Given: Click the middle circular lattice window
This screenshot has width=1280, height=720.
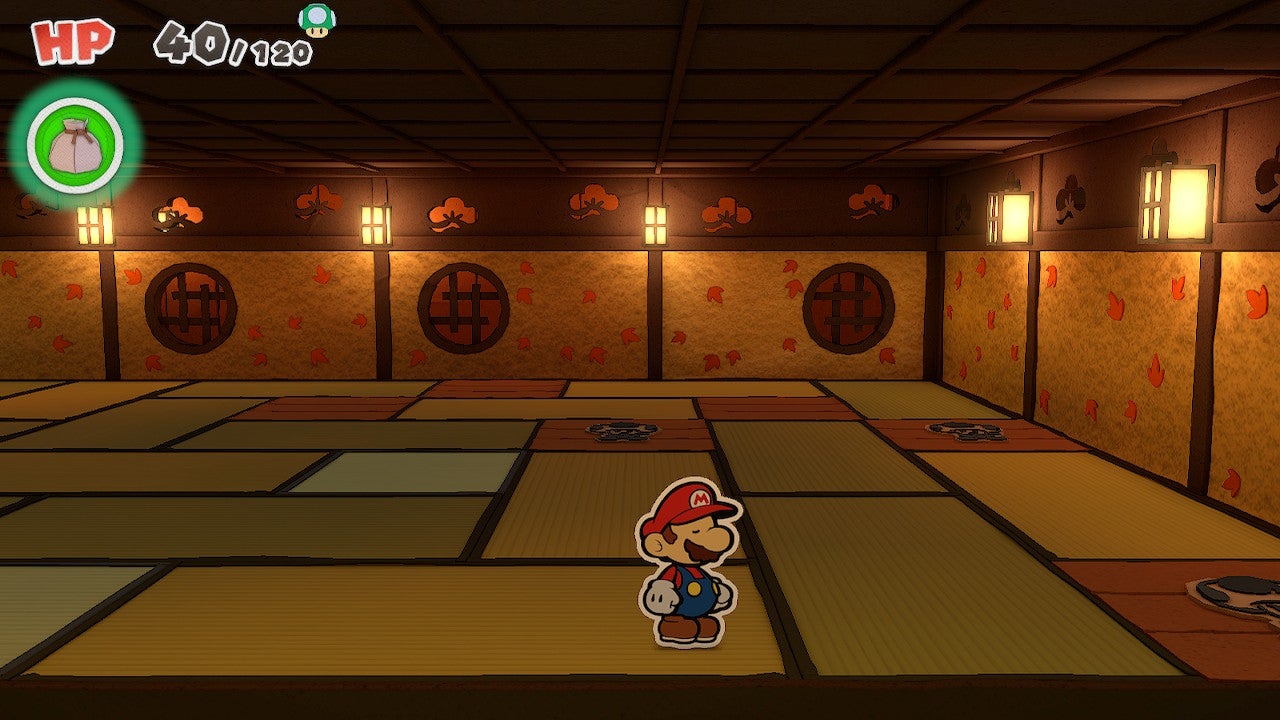Looking at the screenshot, I should click(x=462, y=304).
